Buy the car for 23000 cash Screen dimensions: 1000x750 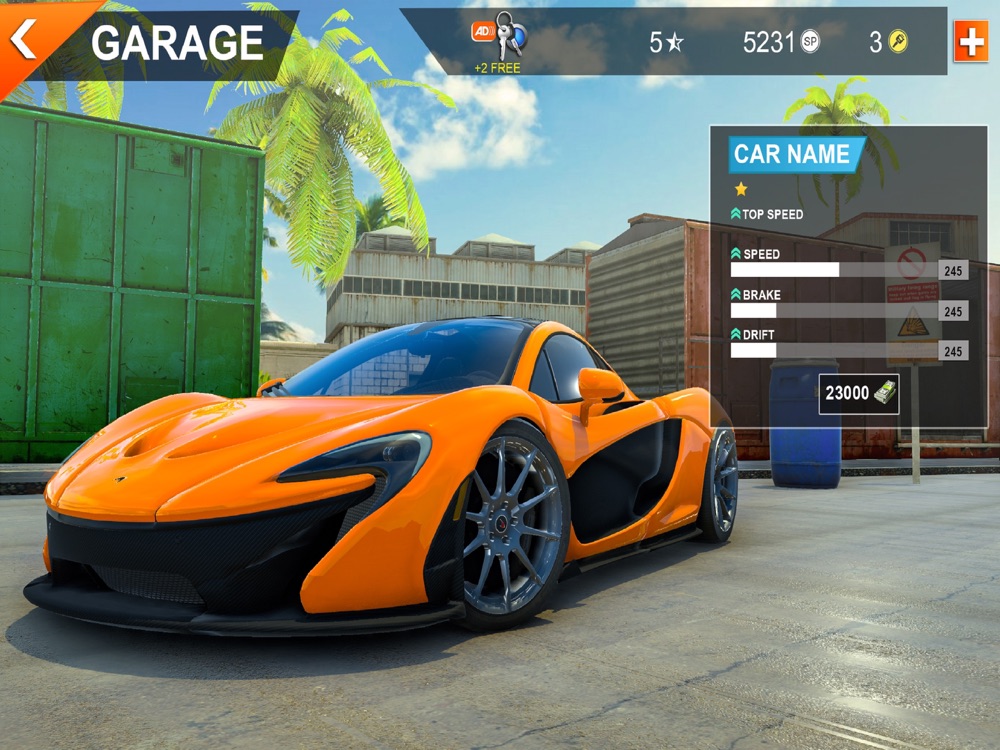click(858, 394)
